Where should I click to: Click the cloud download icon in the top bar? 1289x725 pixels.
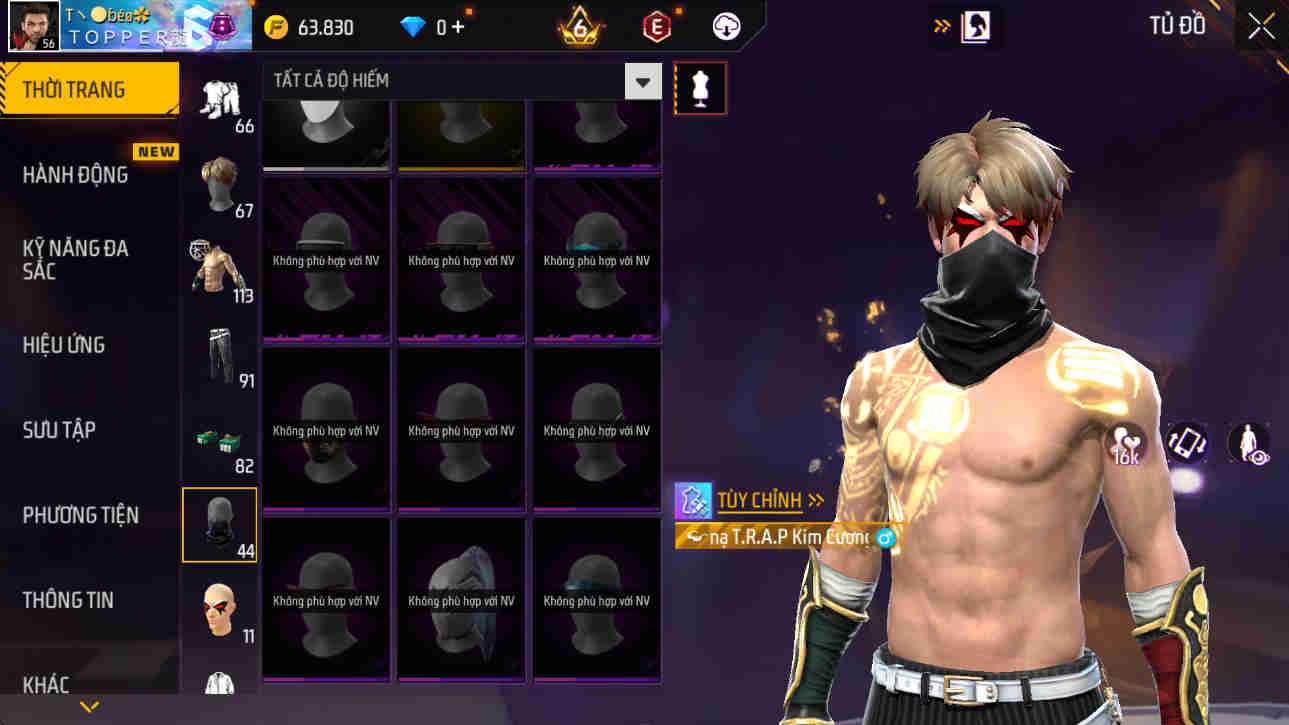click(x=725, y=26)
